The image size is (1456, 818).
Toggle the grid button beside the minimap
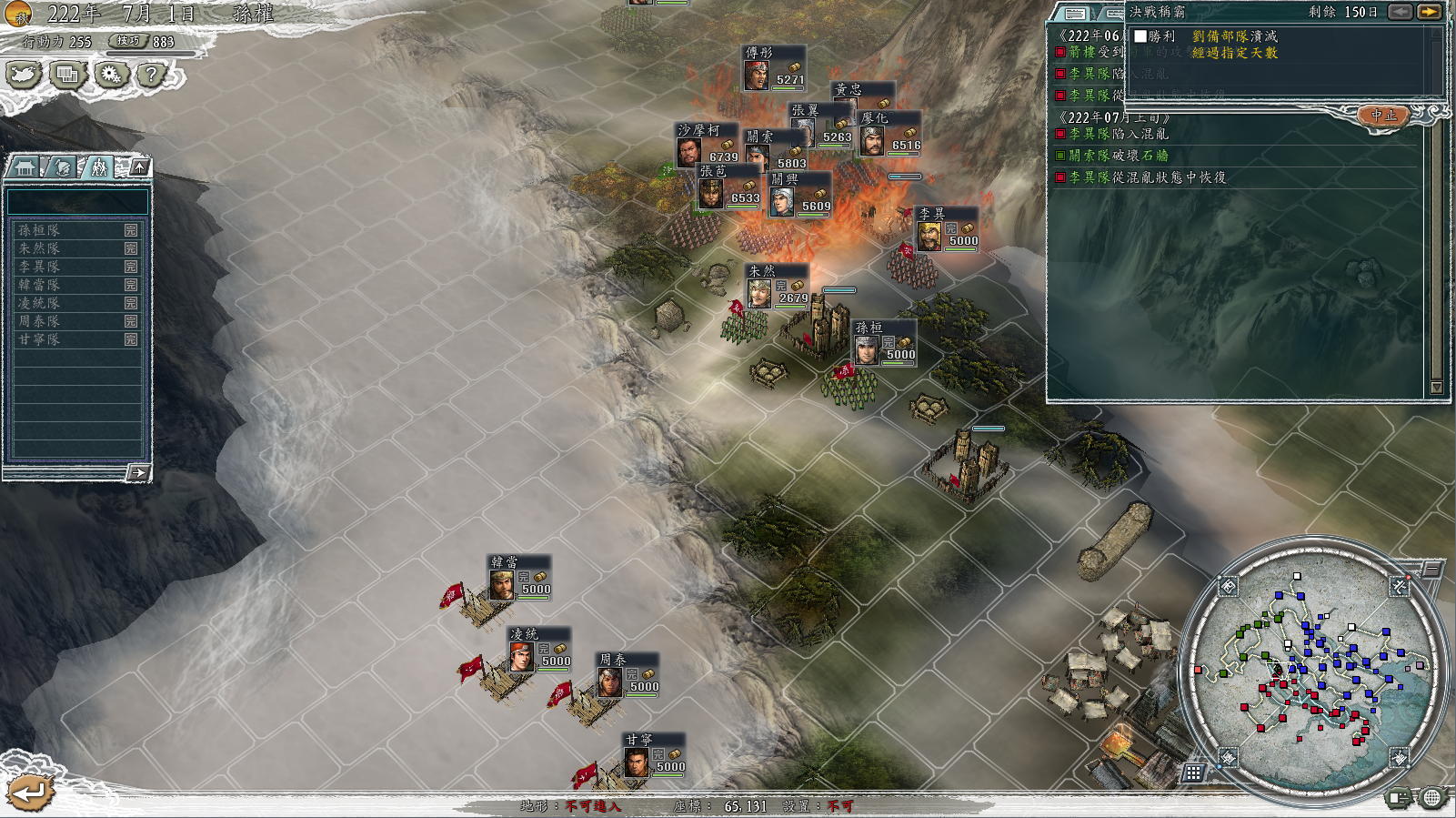point(1193,773)
